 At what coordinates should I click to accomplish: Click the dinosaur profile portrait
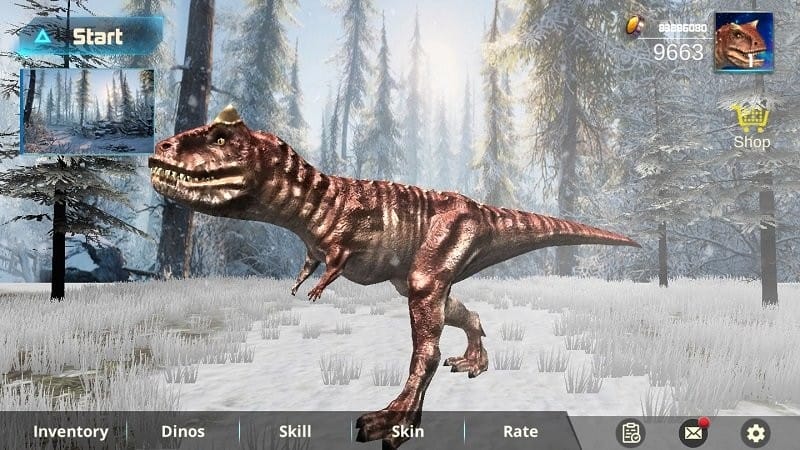(743, 42)
